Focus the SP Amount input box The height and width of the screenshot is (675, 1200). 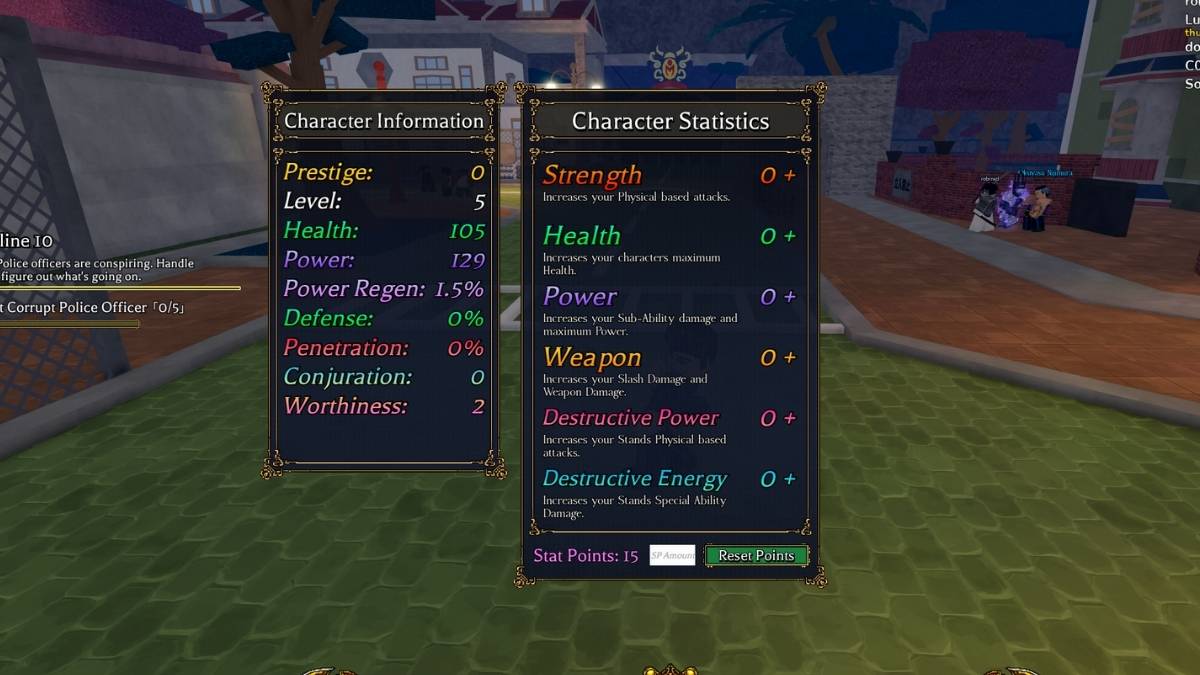[x=672, y=555]
